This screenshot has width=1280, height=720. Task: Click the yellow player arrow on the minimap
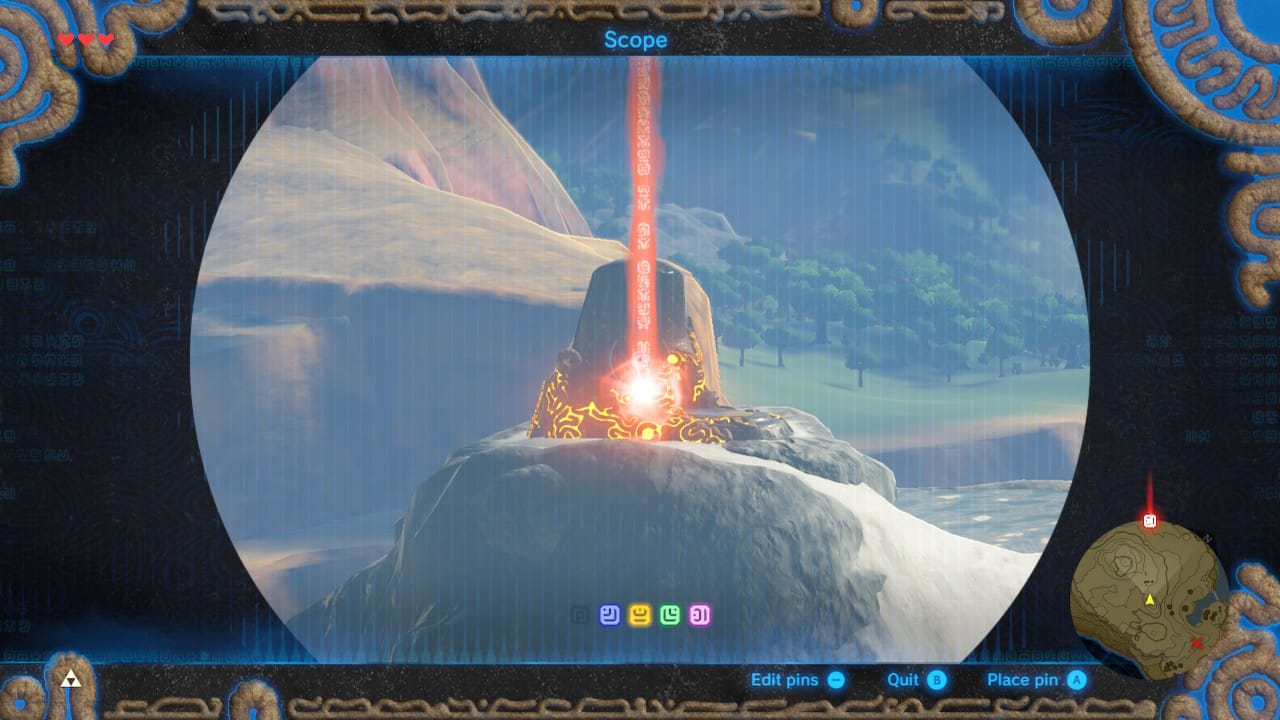tap(1150, 599)
